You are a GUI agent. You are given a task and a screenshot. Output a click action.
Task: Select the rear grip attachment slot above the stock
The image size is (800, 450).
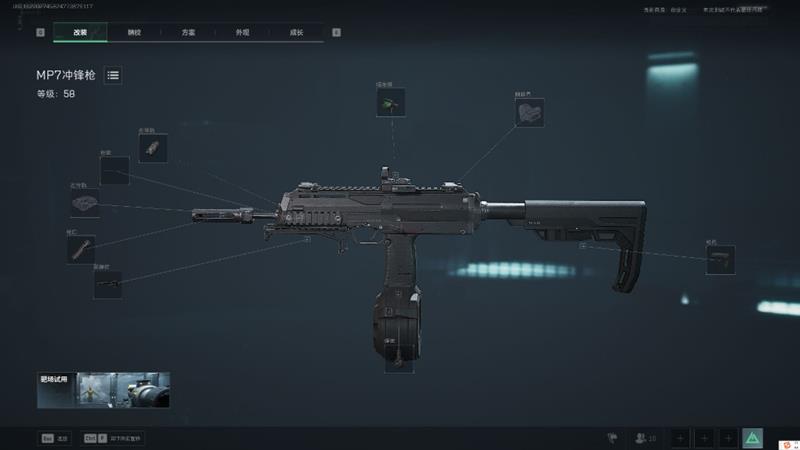(x=529, y=112)
